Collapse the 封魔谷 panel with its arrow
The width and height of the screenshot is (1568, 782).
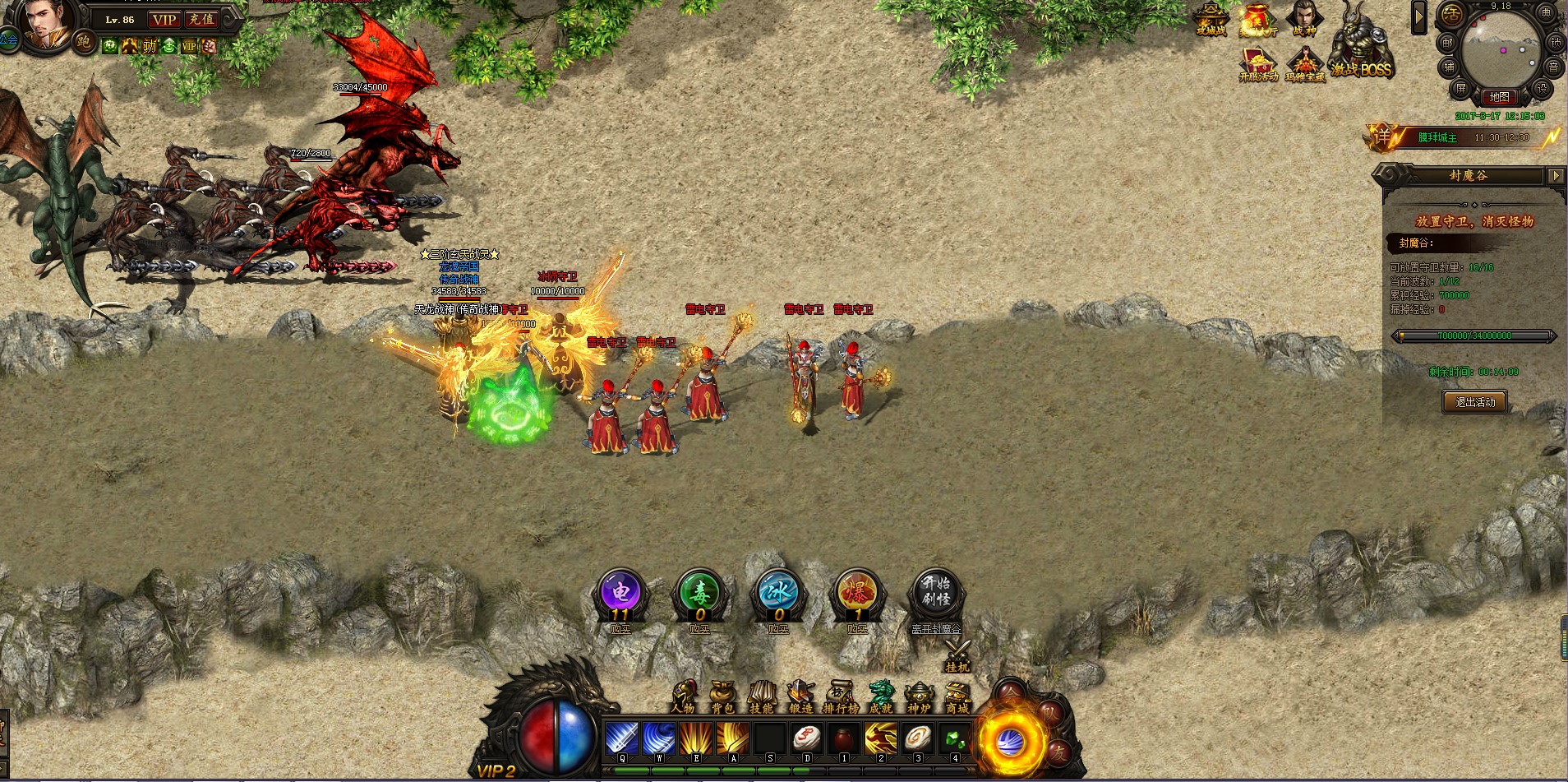(1555, 175)
